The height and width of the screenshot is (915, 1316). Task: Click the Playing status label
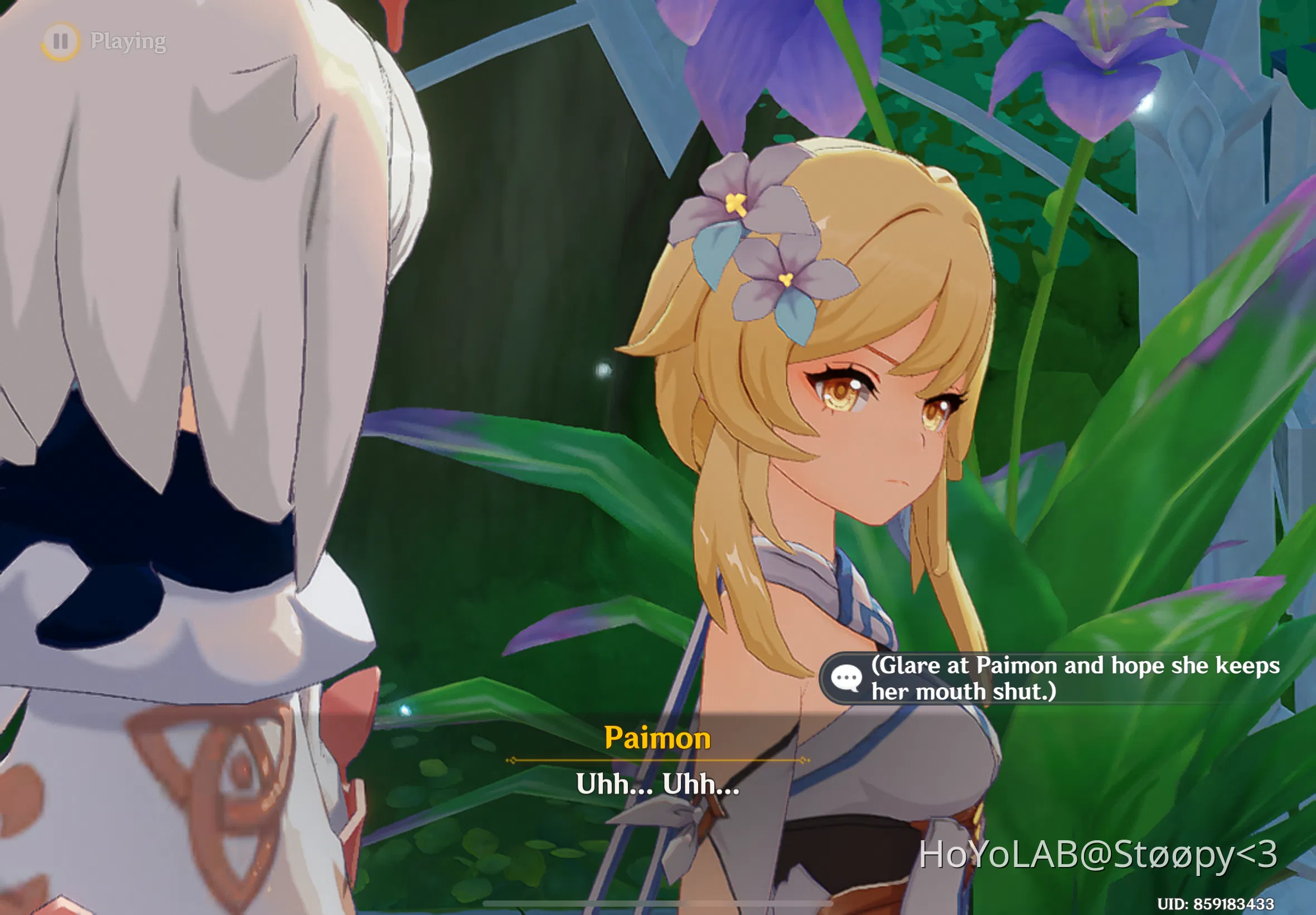tap(127, 40)
